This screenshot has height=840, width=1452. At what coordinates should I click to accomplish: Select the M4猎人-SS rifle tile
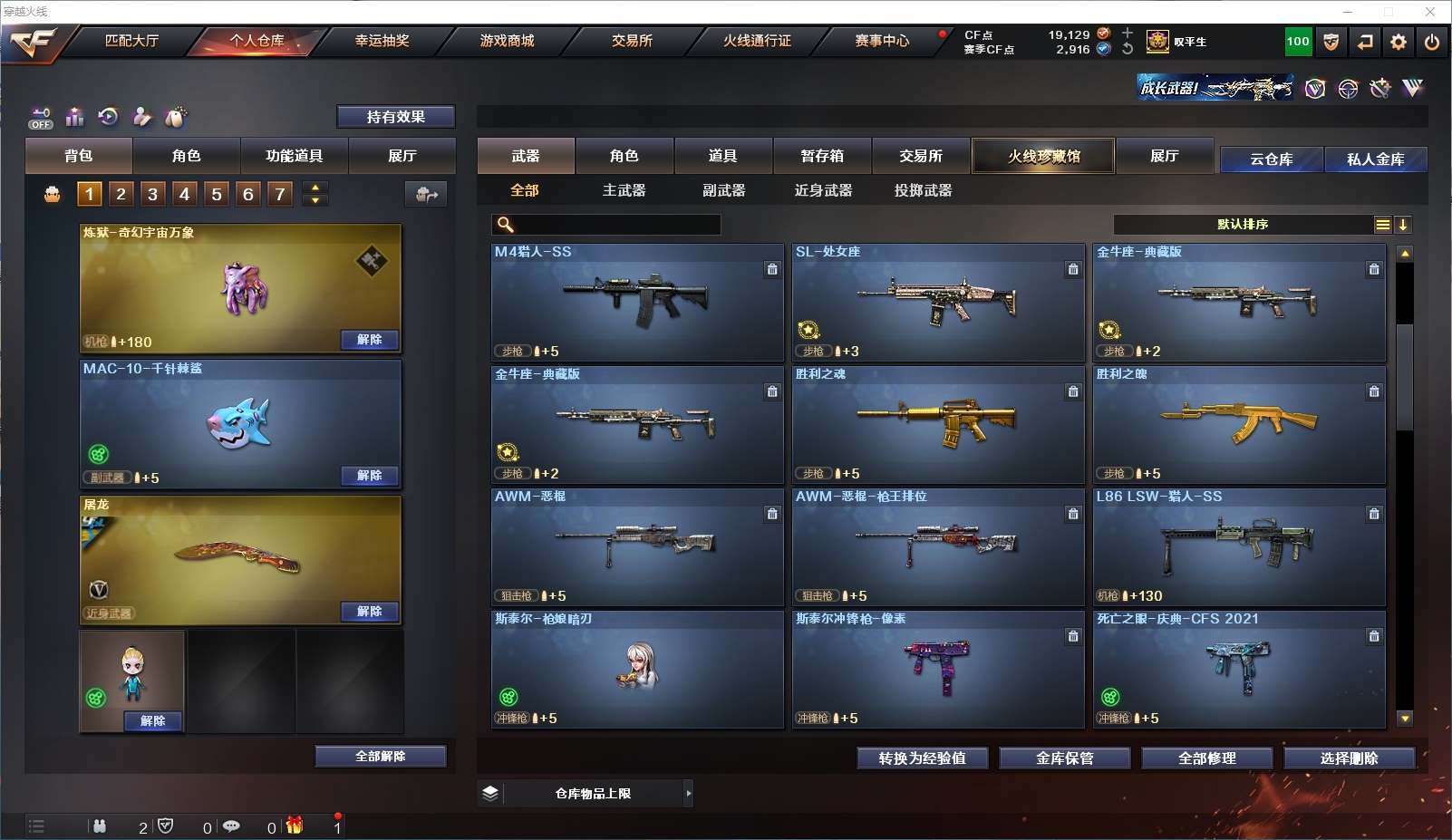pos(637,302)
